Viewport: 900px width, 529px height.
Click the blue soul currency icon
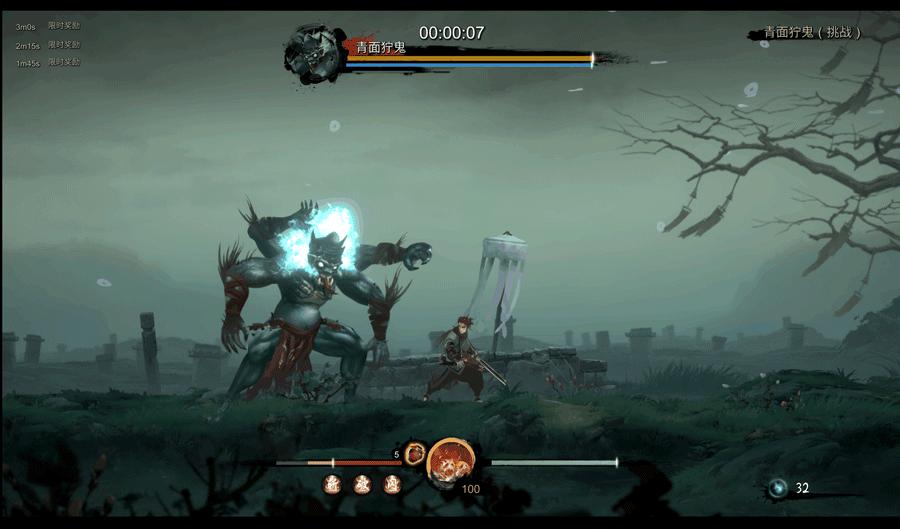pyautogui.click(x=778, y=488)
